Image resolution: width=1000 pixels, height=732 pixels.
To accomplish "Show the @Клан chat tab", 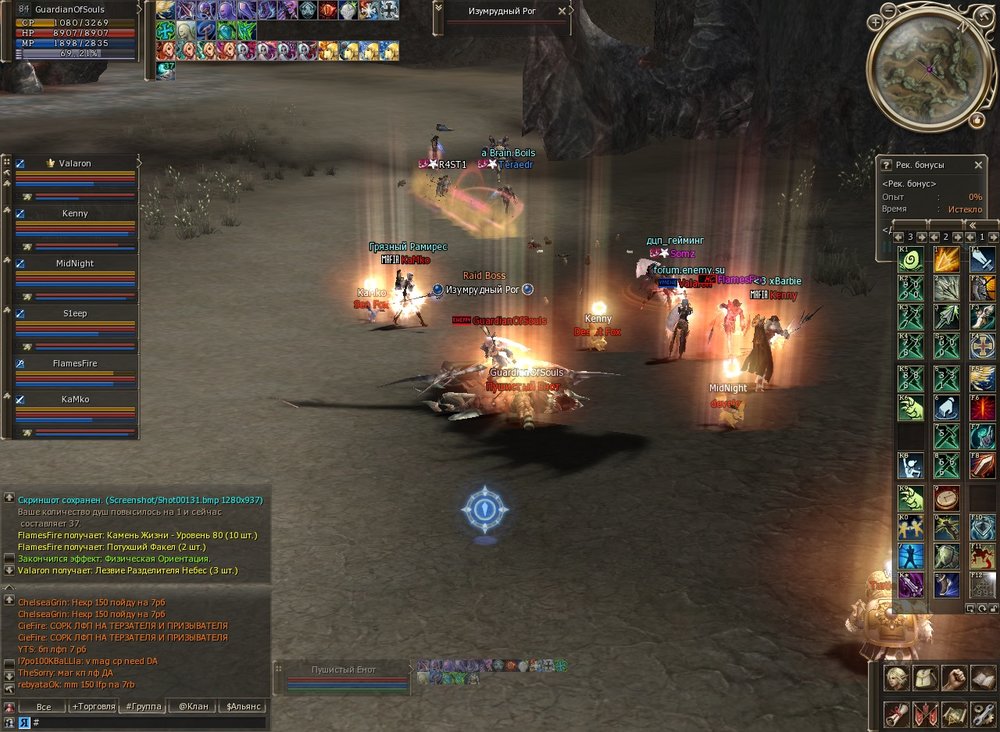I will pyautogui.click(x=194, y=706).
